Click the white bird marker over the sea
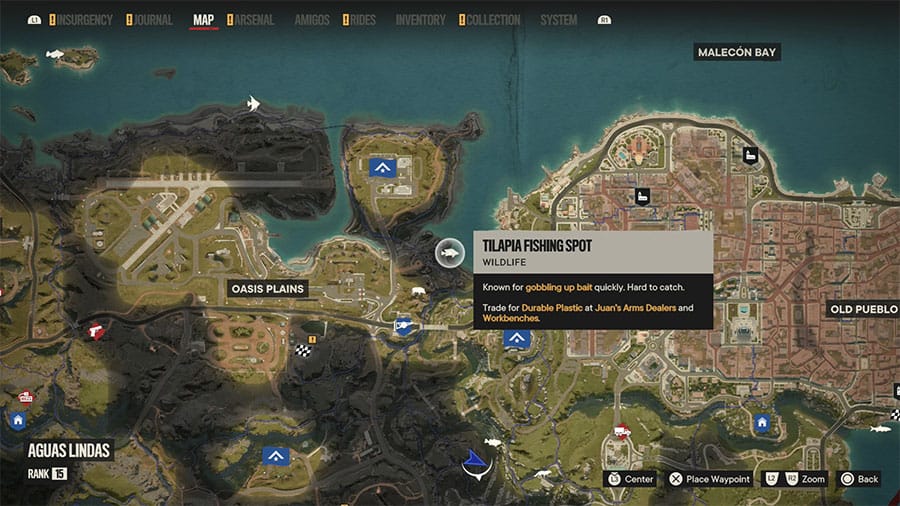Viewport: 900px width, 506px height. (x=254, y=103)
